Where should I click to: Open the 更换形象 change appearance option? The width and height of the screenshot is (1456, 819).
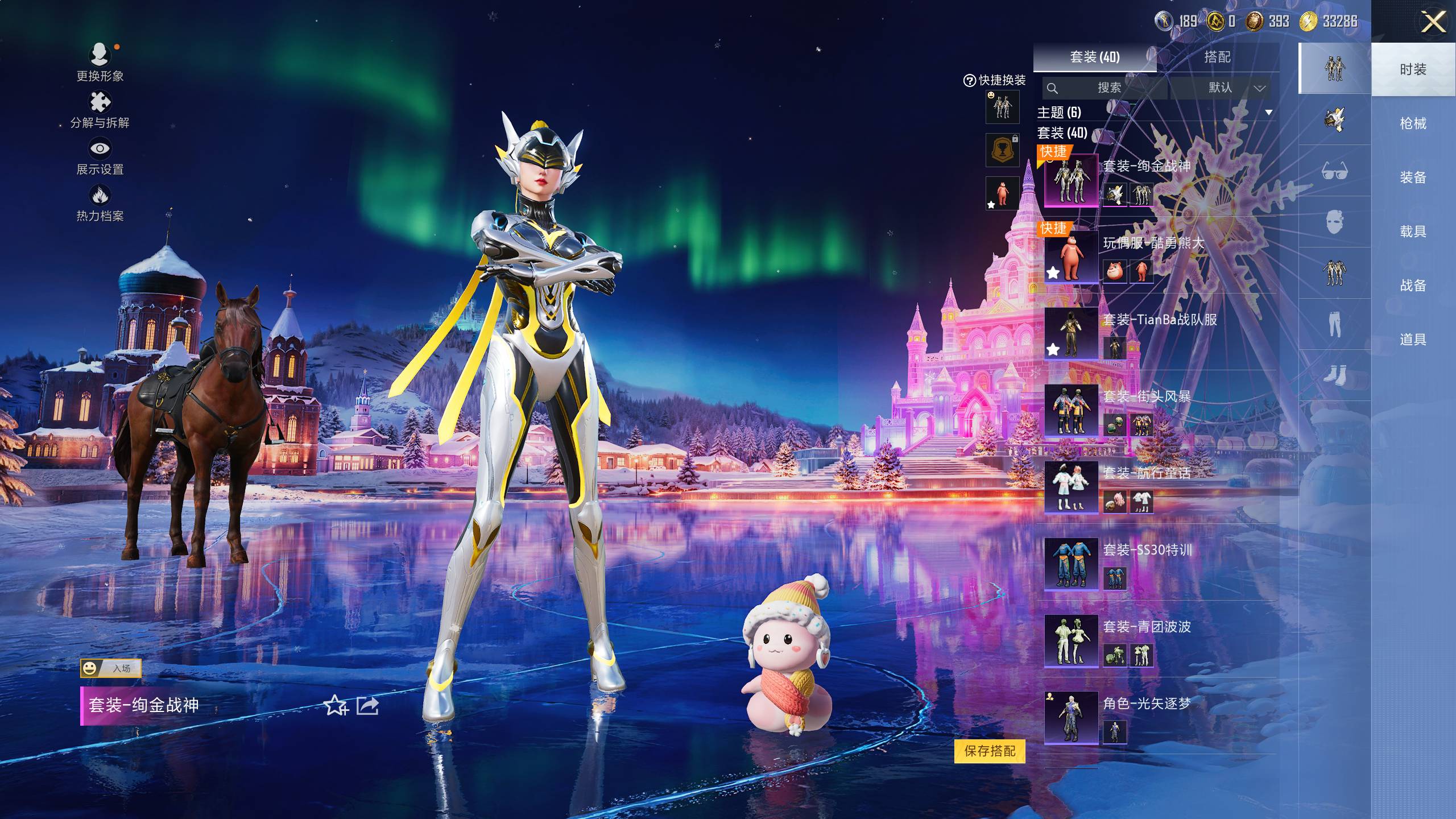pos(100,61)
